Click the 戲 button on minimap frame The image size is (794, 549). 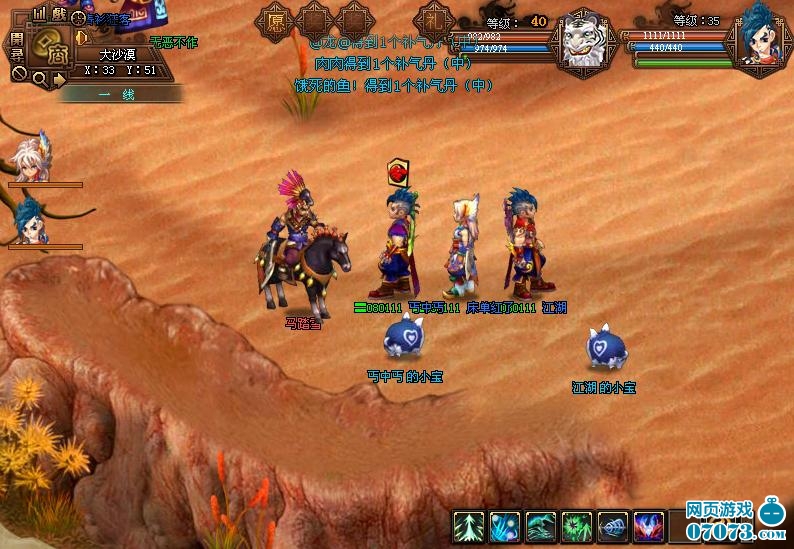59,13
